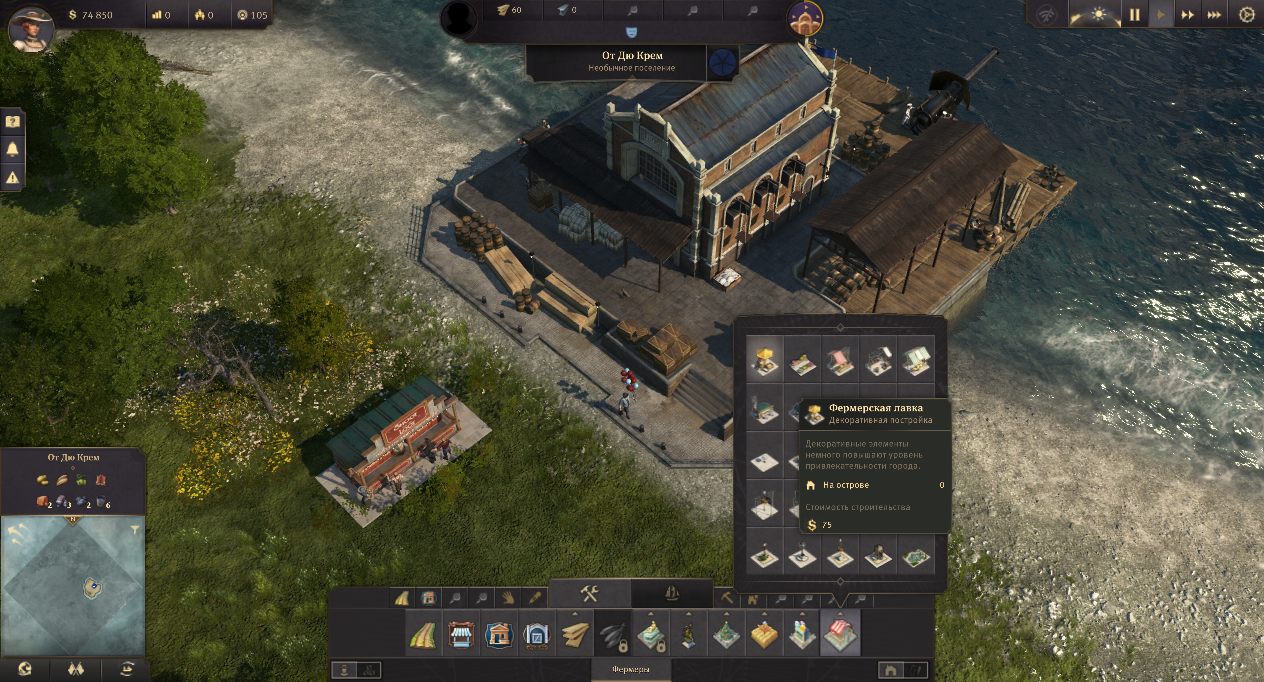Select the Christmas tree ornament category

(727, 635)
